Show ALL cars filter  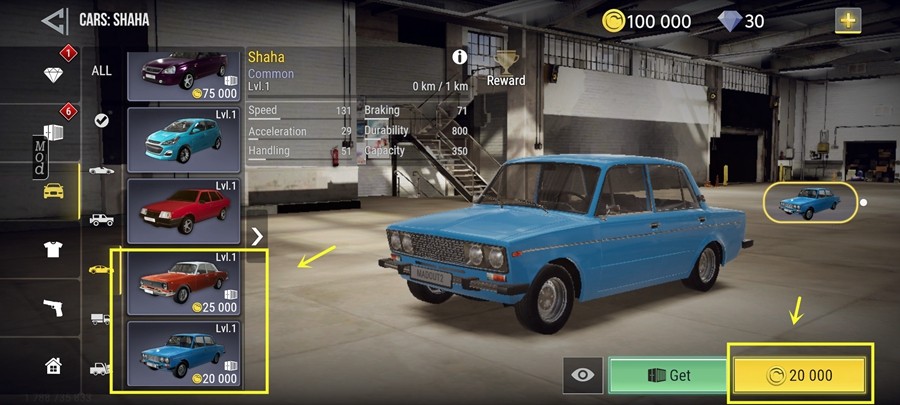pos(102,71)
